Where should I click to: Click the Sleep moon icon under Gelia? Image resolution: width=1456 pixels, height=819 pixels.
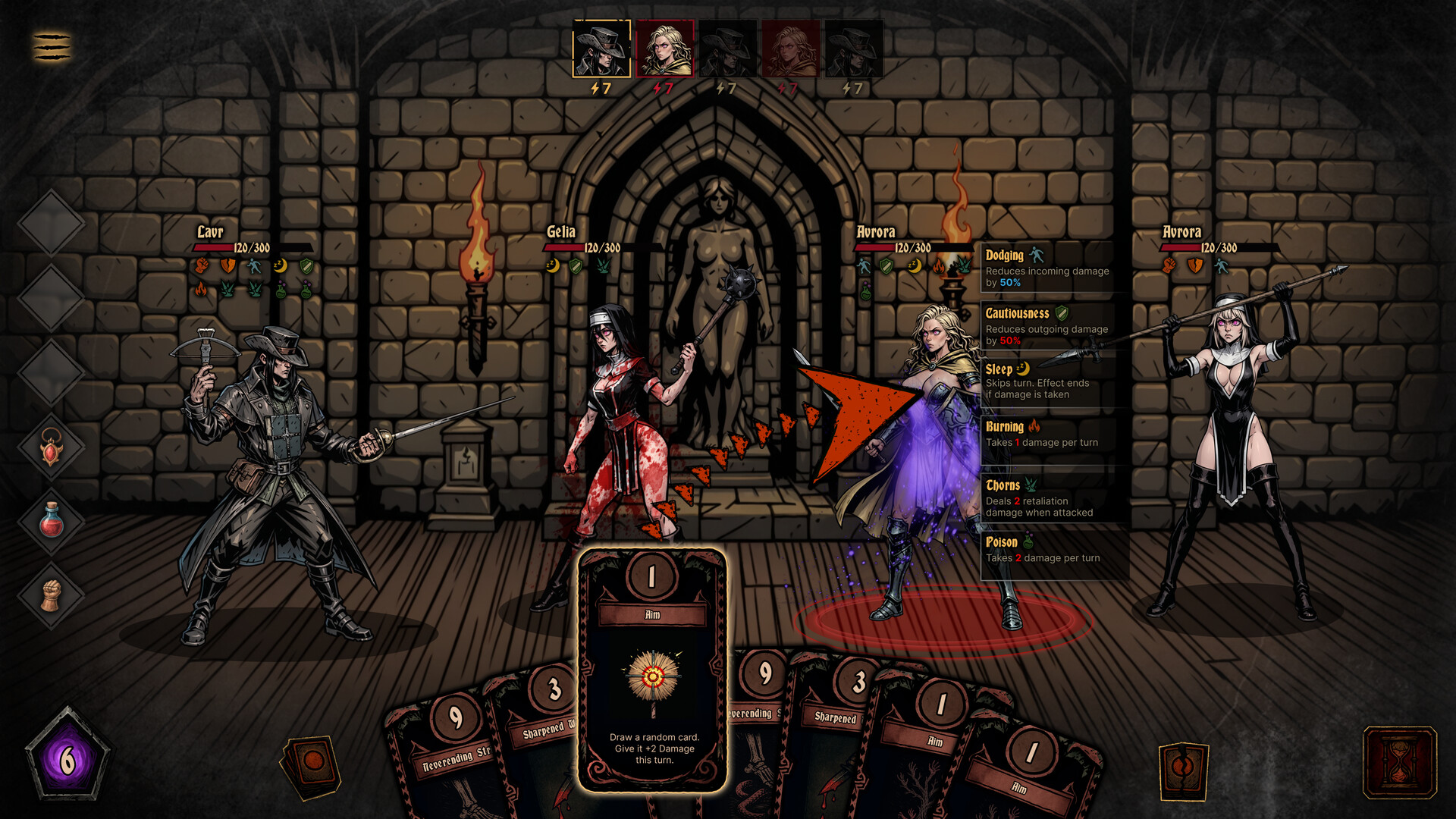pos(552,266)
